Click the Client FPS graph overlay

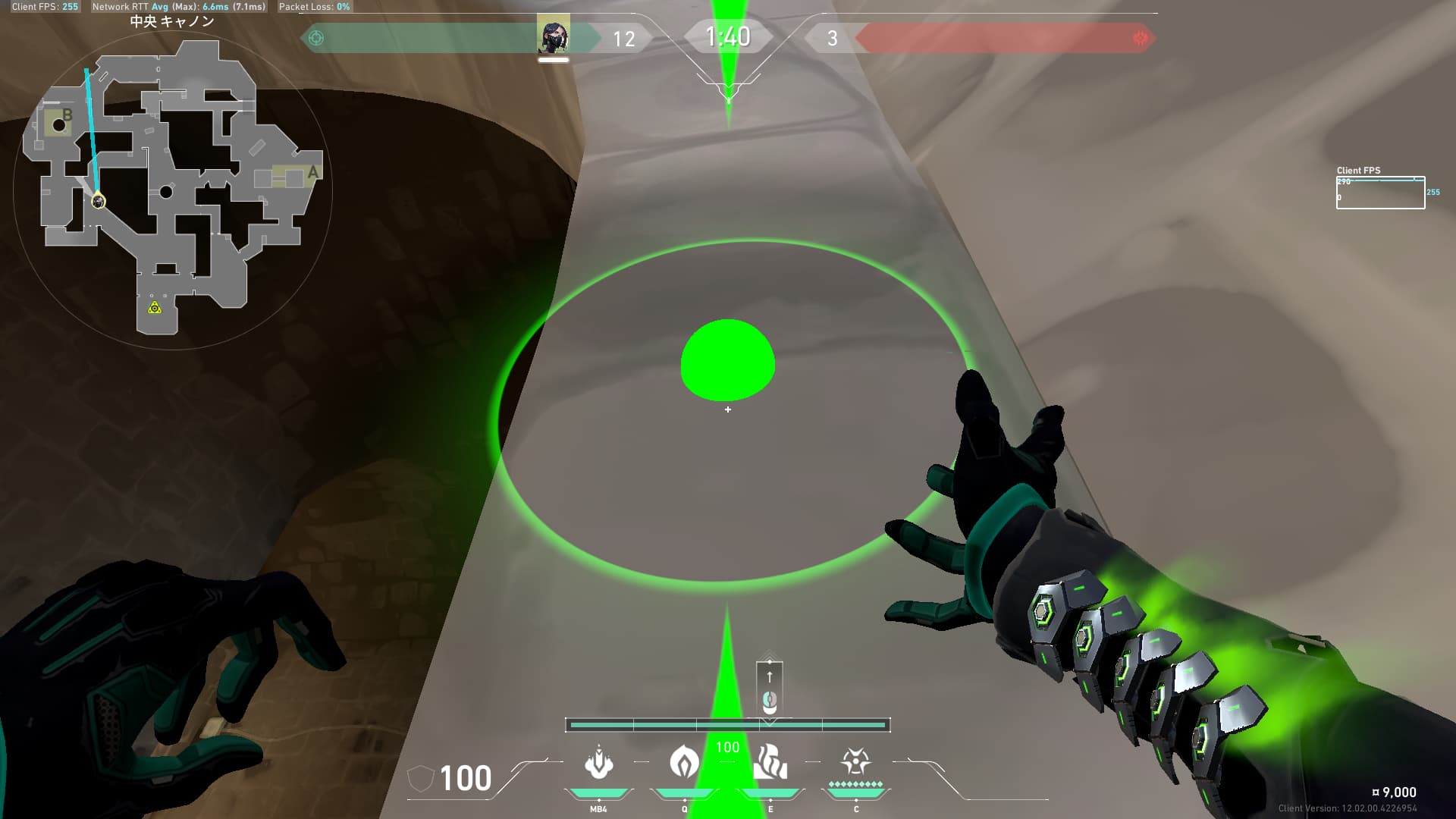tap(1380, 193)
